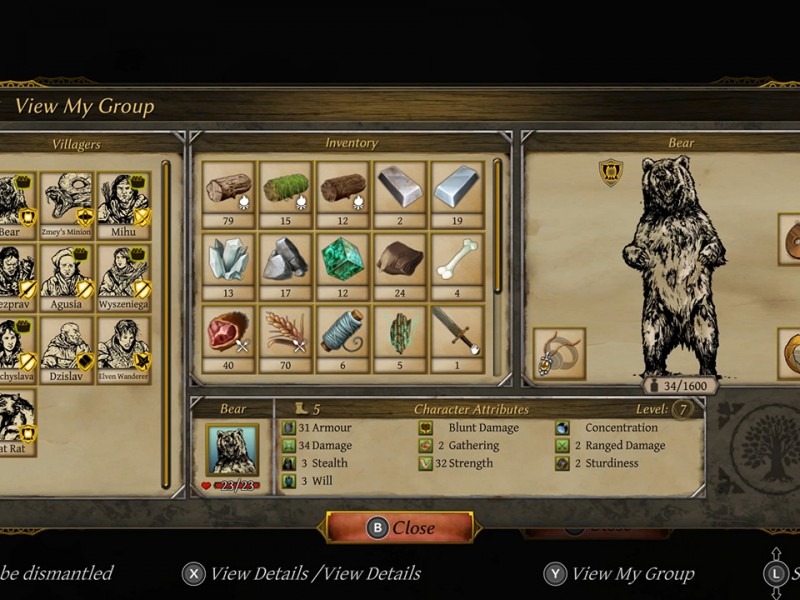Screen dimensions: 800x600
Task: Choose the raw meat stack
Action: pyautogui.click(x=228, y=331)
